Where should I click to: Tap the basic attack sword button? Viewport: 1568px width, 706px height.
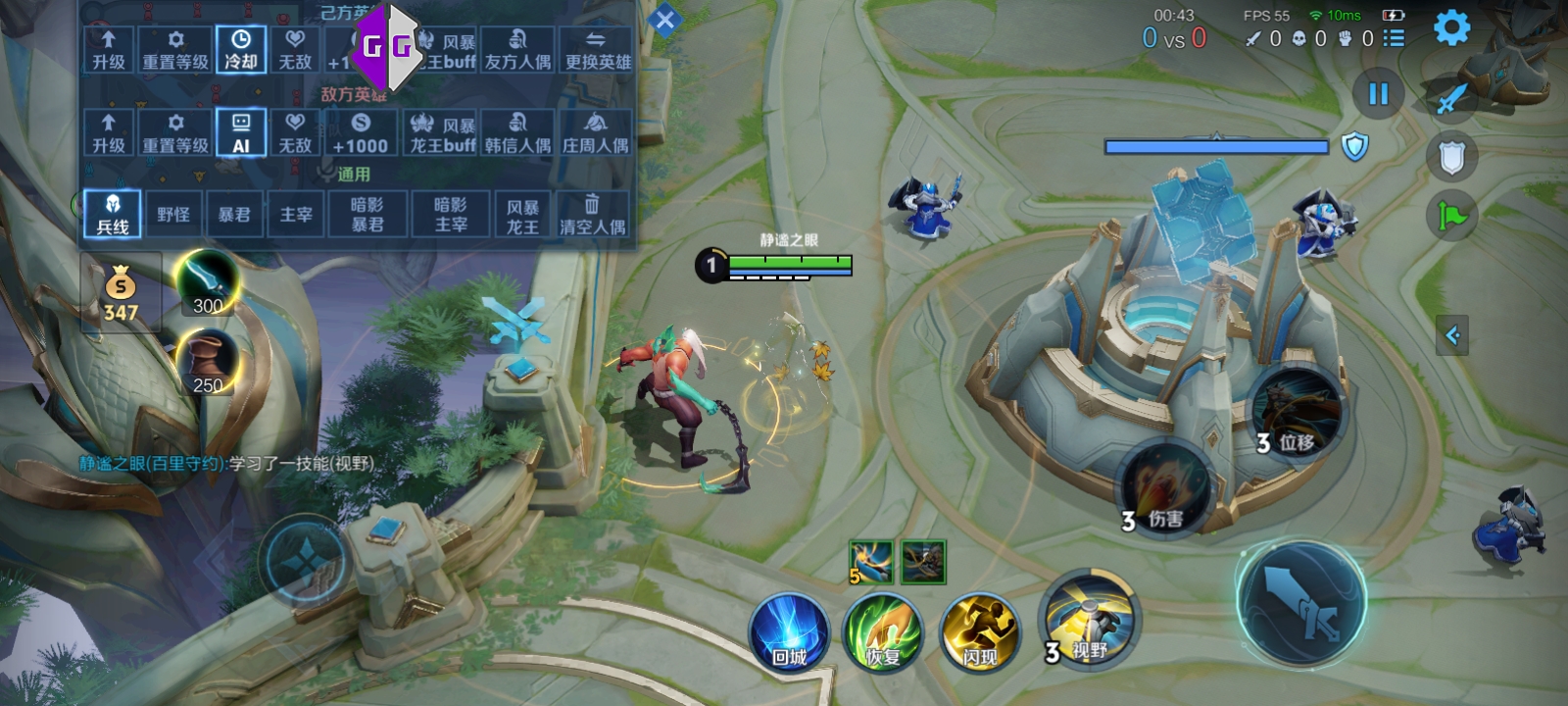click(x=1301, y=604)
